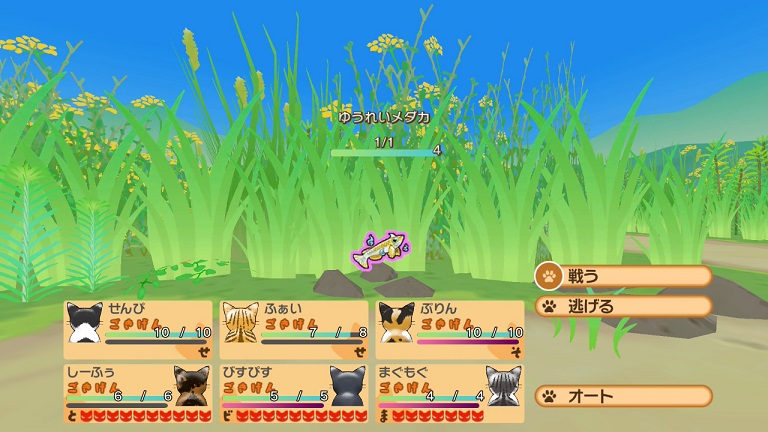Choose the 戦う fight command
This screenshot has width=768, height=432.
pos(623,276)
